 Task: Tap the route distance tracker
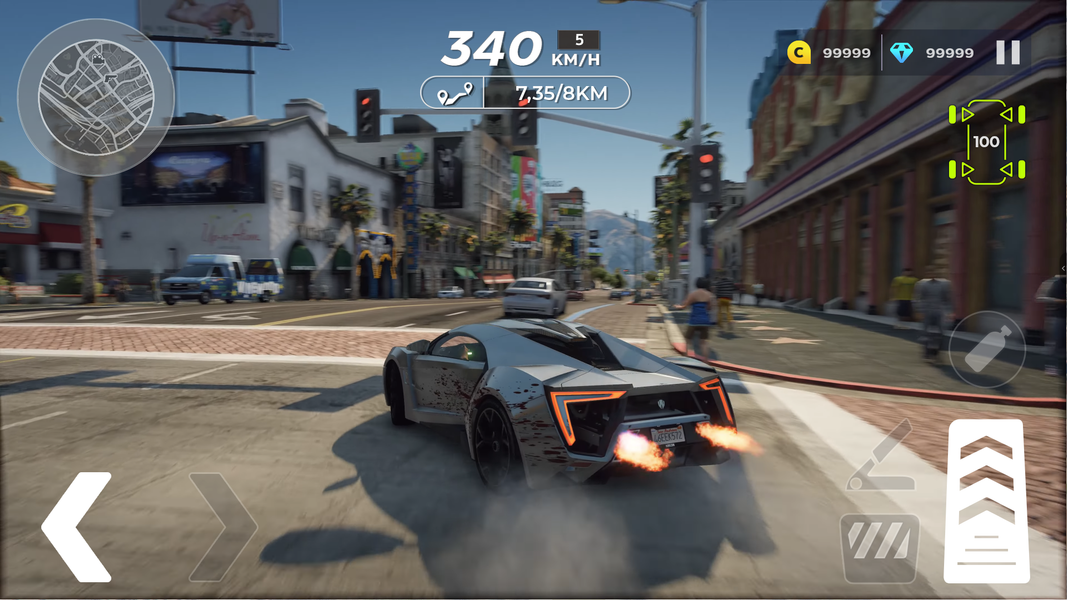[x=525, y=93]
